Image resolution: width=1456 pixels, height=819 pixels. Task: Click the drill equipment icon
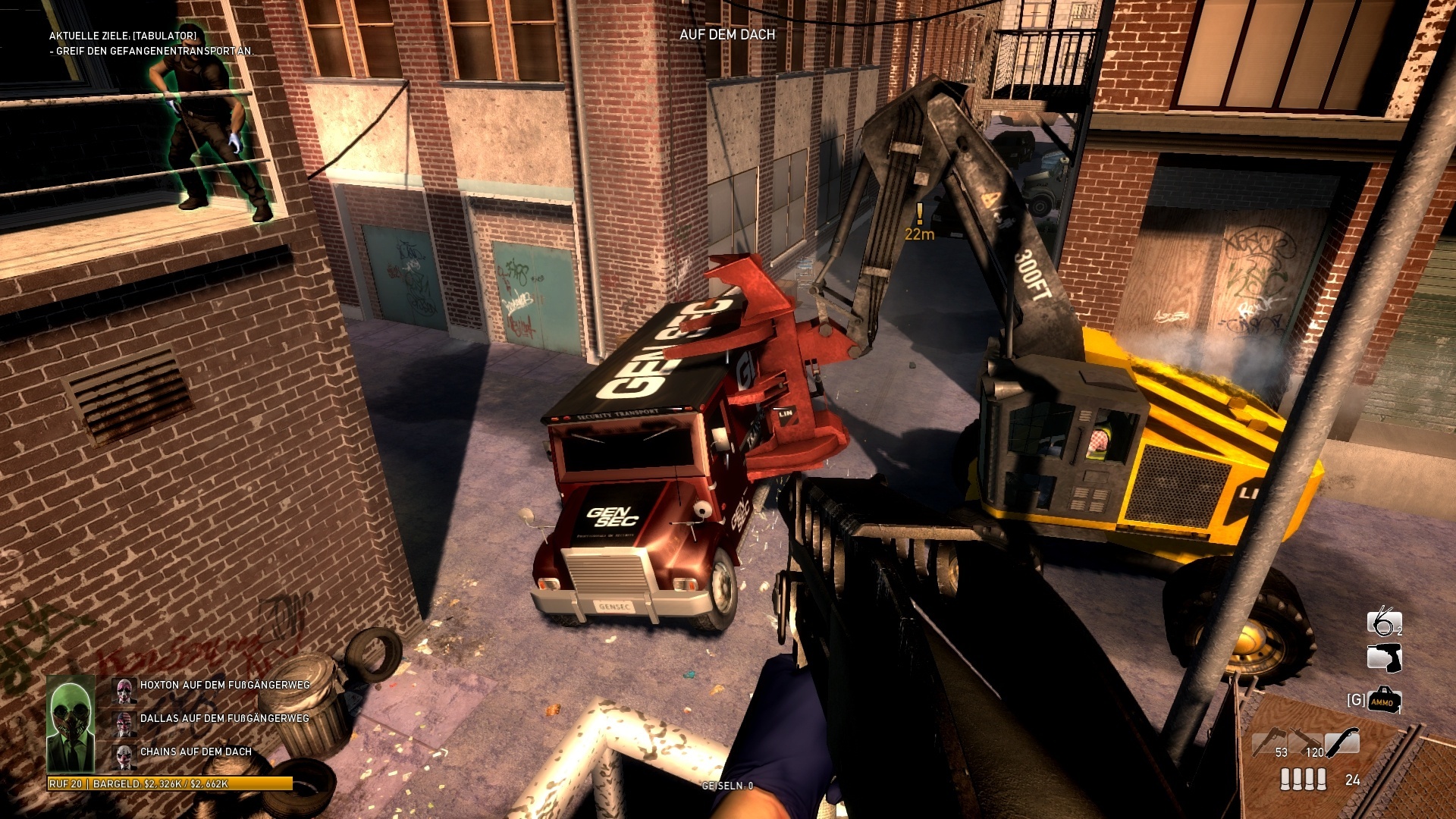coord(1384,657)
